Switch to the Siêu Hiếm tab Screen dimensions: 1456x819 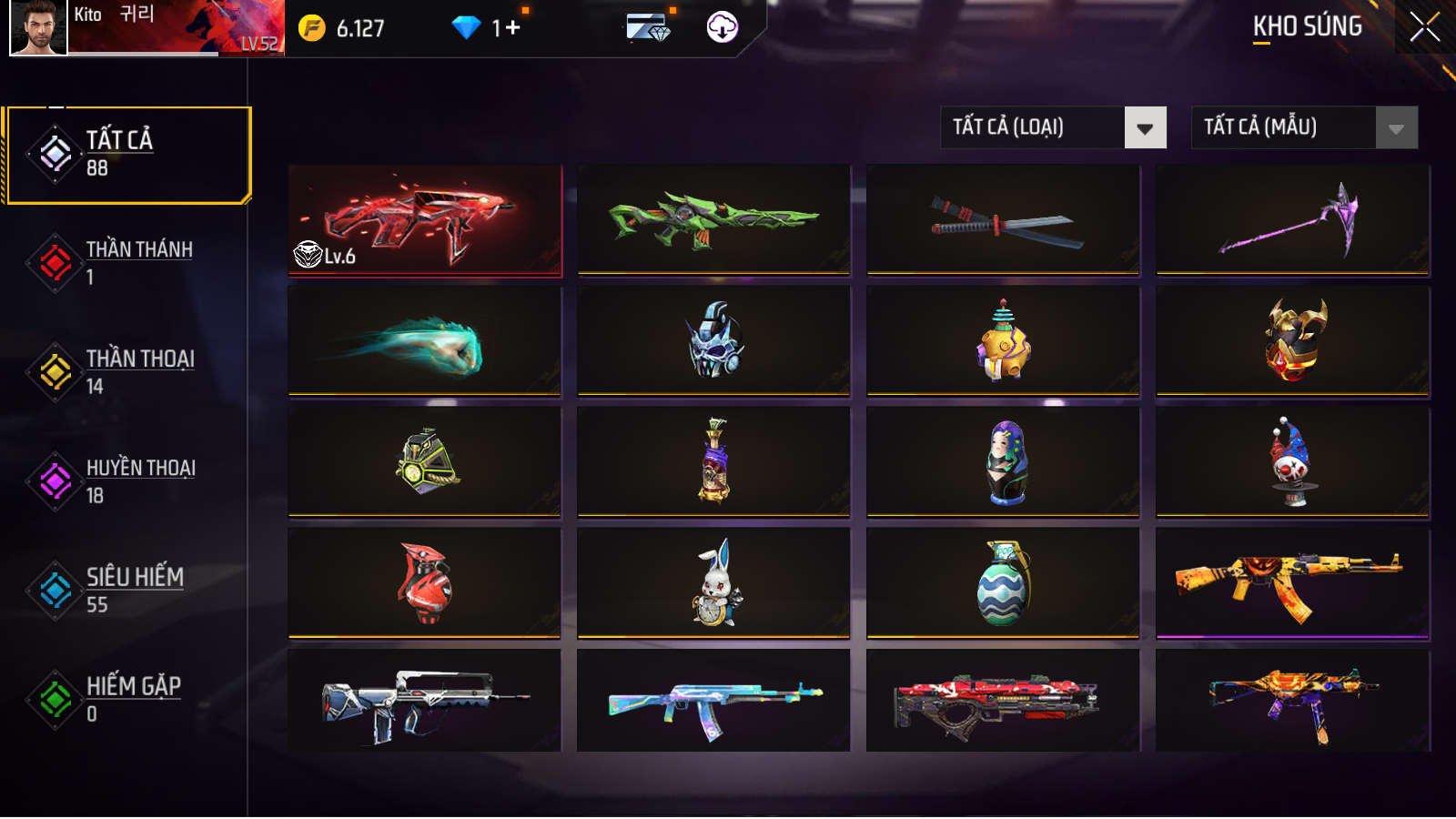click(127, 590)
